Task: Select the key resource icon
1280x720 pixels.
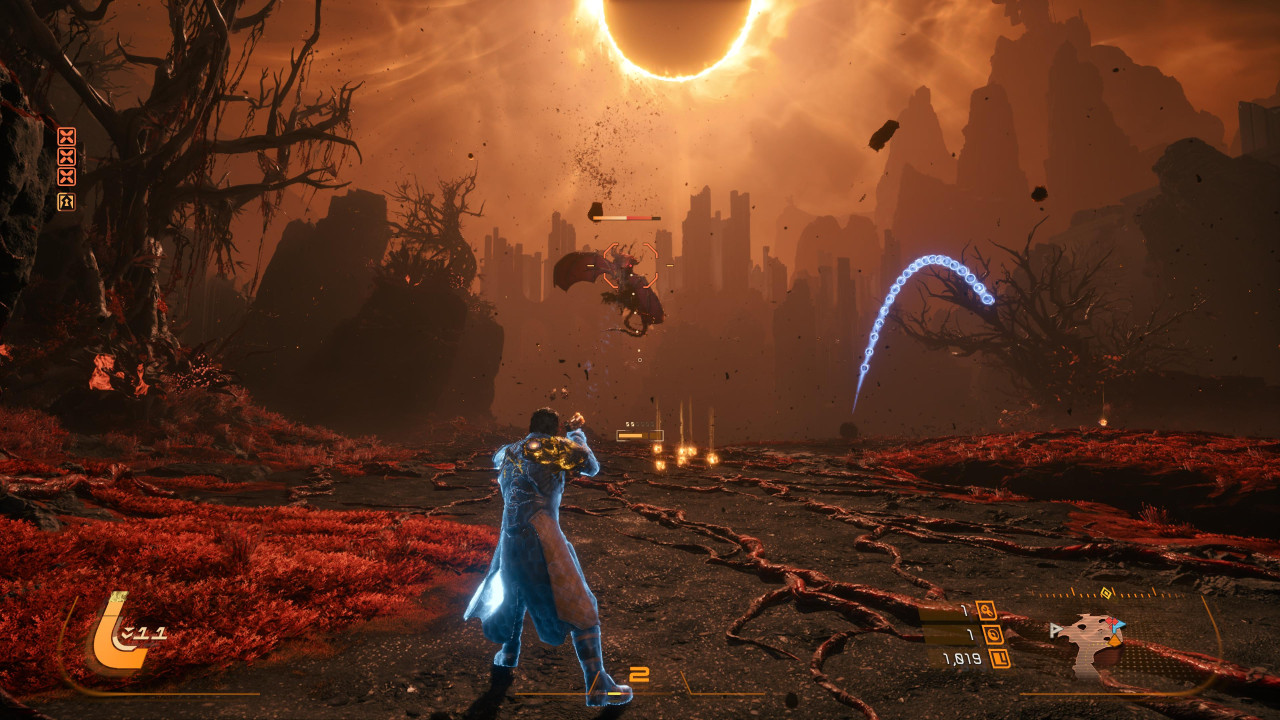Action: click(x=986, y=610)
